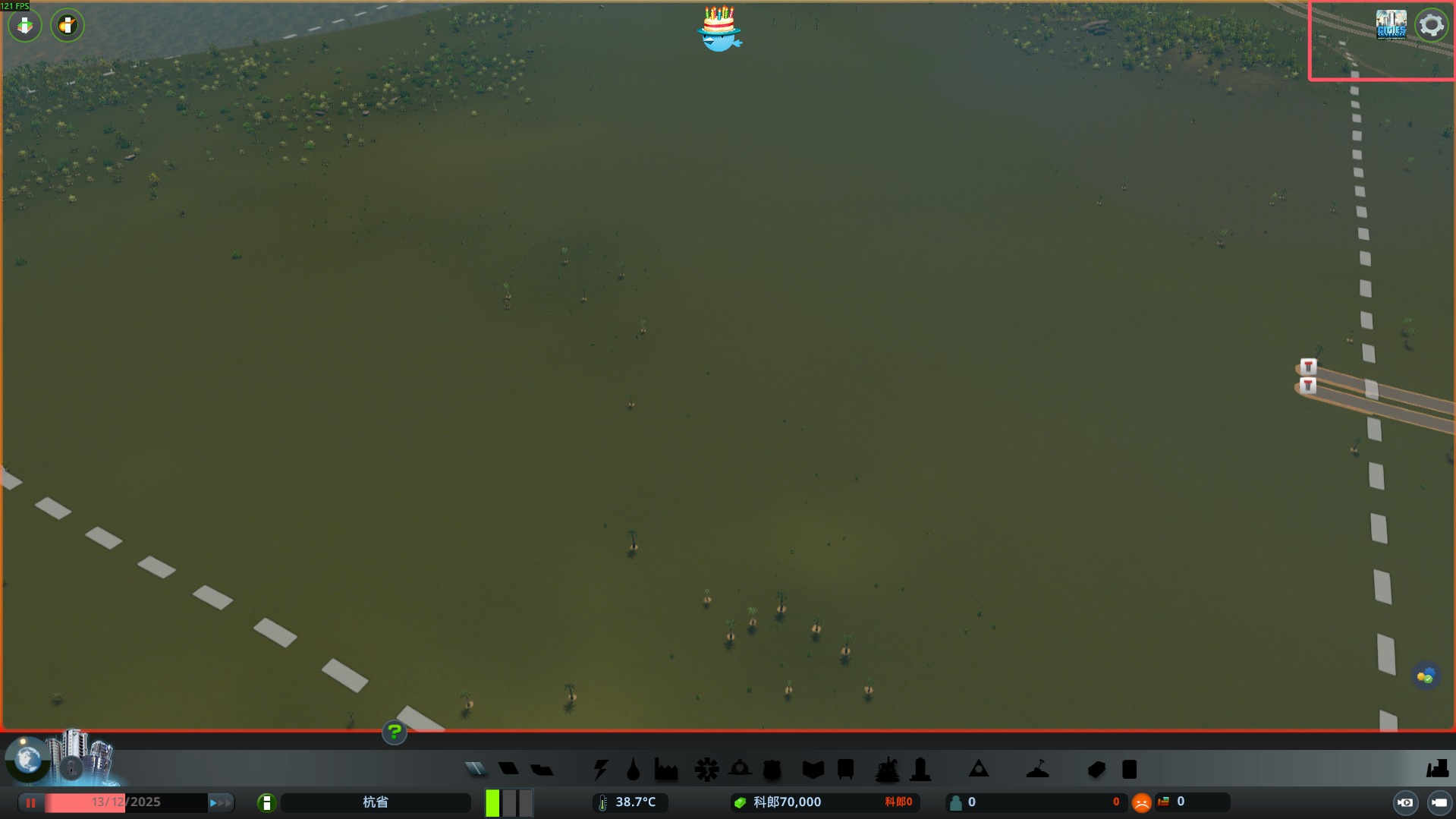Click the birthday cake Chirper bird
This screenshot has height=819, width=1456.
719,30
